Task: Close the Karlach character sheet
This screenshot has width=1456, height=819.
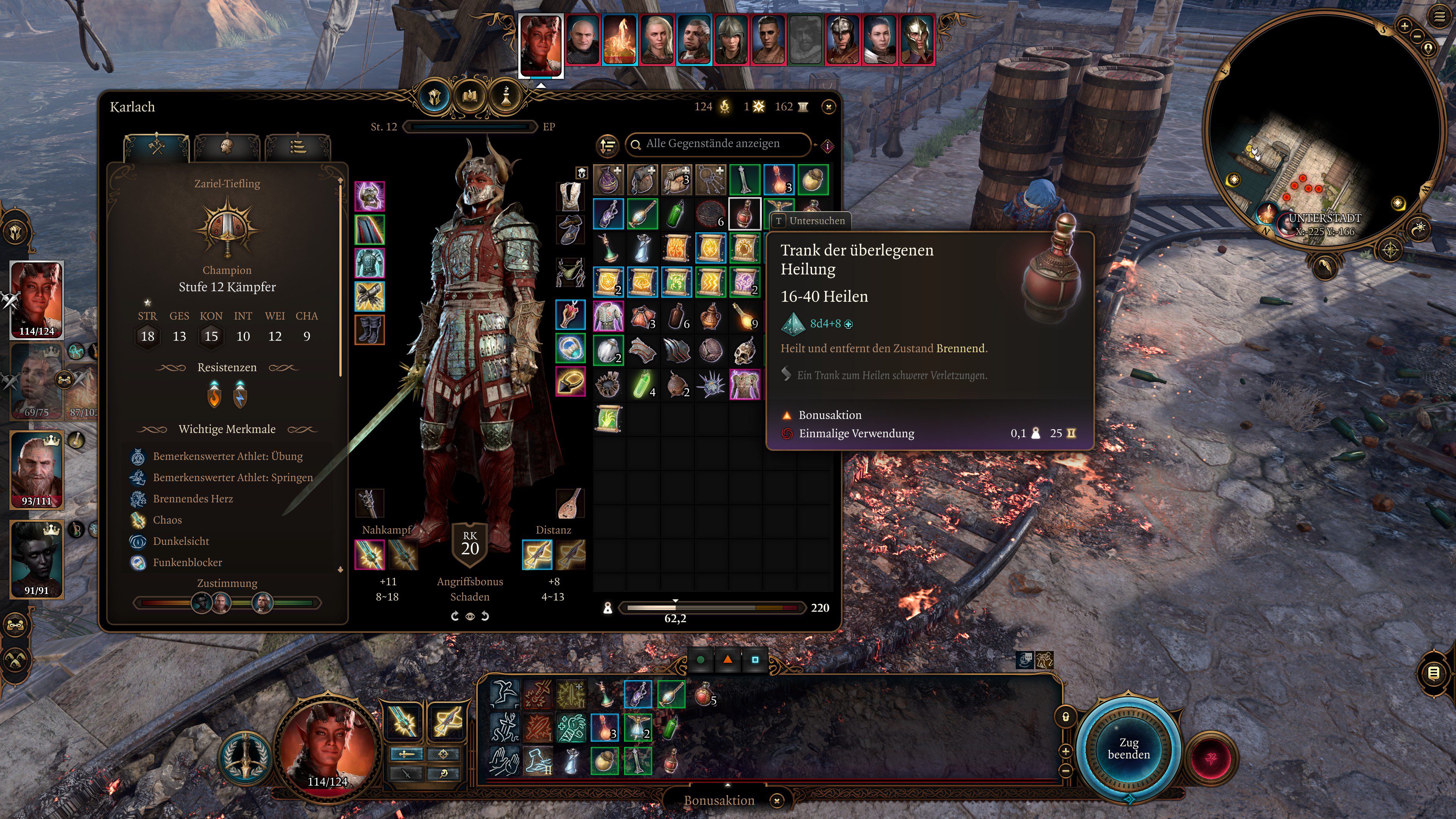Action: pyautogui.click(x=828, y=107)
